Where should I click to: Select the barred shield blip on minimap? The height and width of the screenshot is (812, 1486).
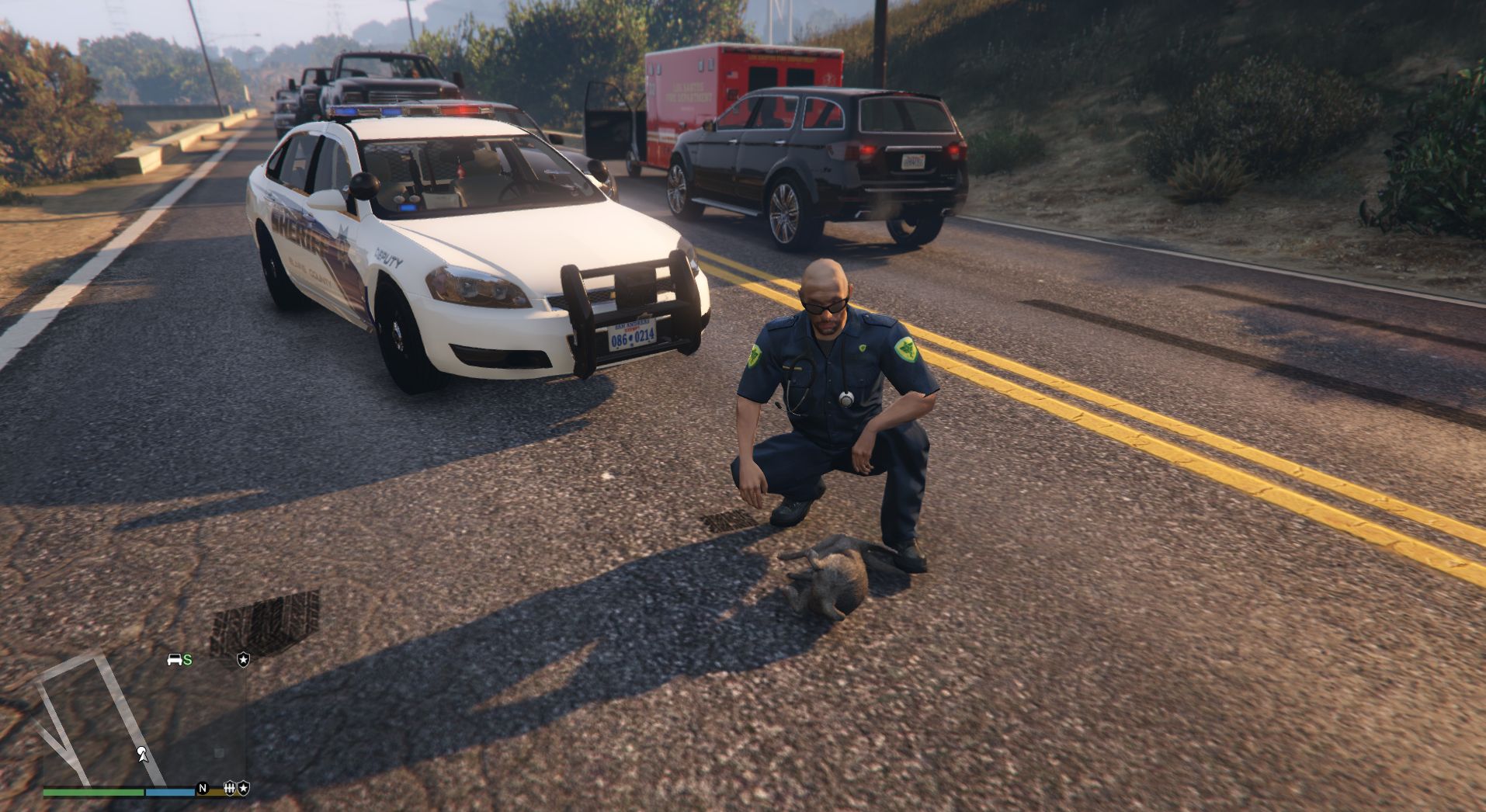coord(230,788)
